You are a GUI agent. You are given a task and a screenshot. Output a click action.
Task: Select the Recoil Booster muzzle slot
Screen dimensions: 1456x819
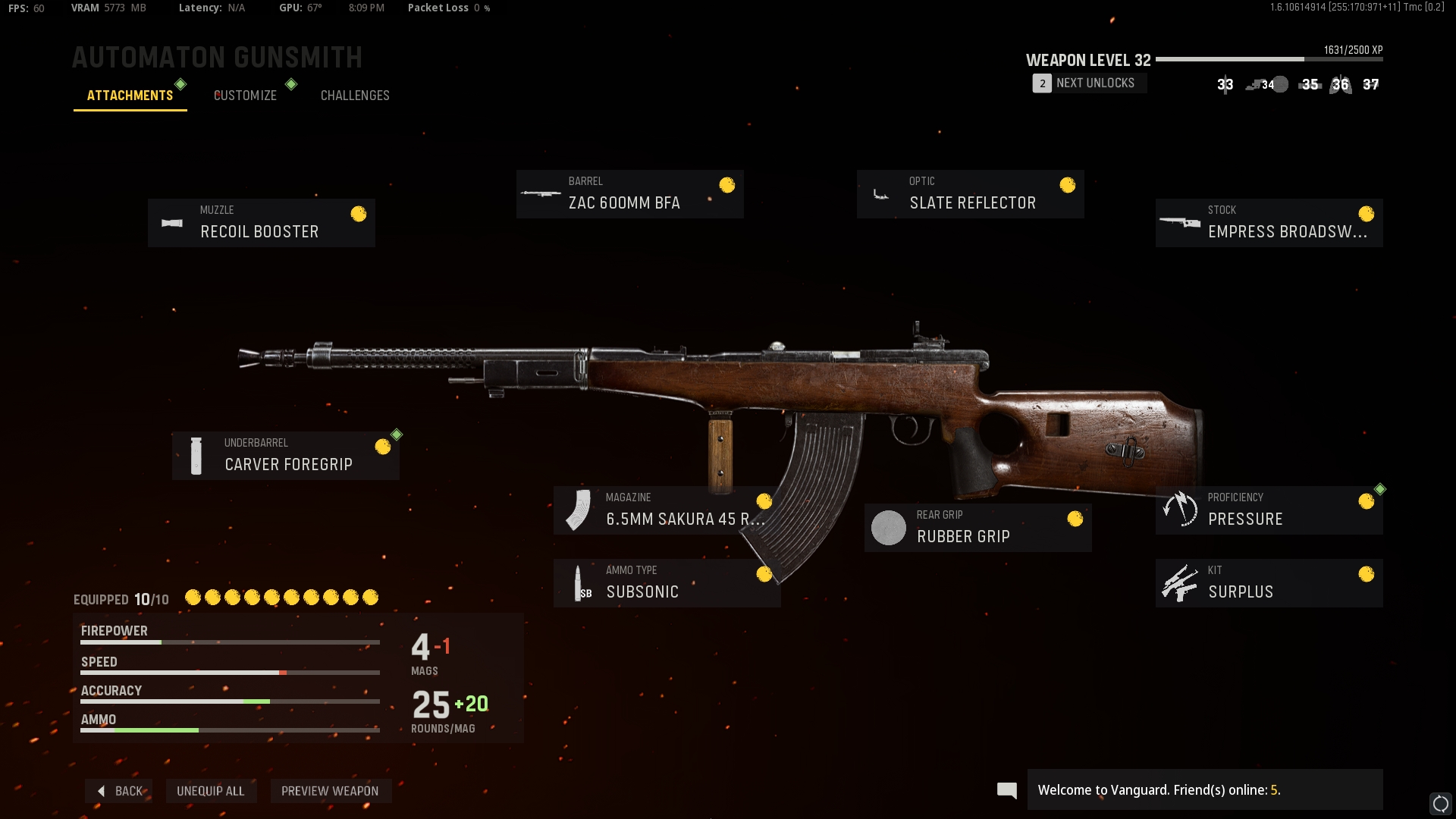click(x=262, y=223)
